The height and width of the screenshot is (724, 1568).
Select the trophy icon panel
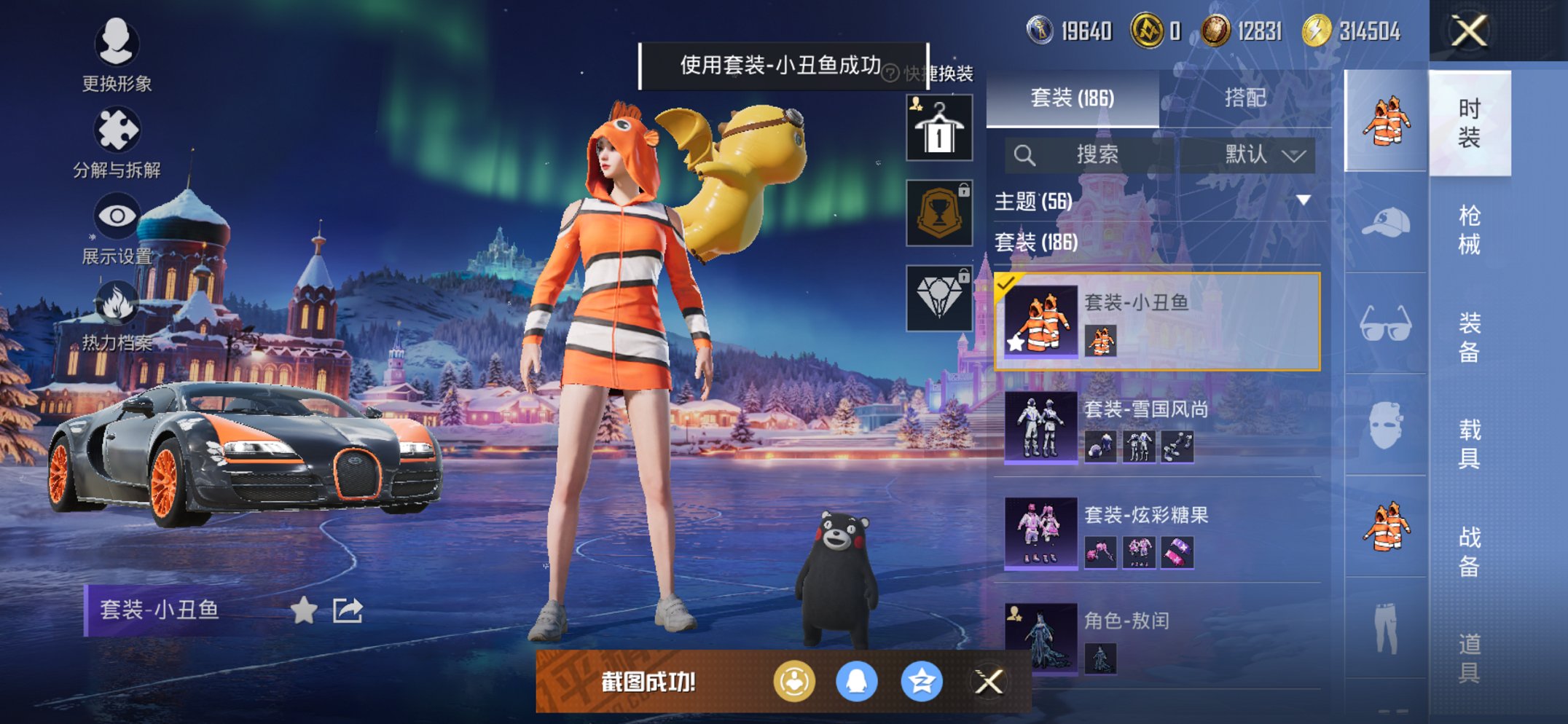(938, 213)
